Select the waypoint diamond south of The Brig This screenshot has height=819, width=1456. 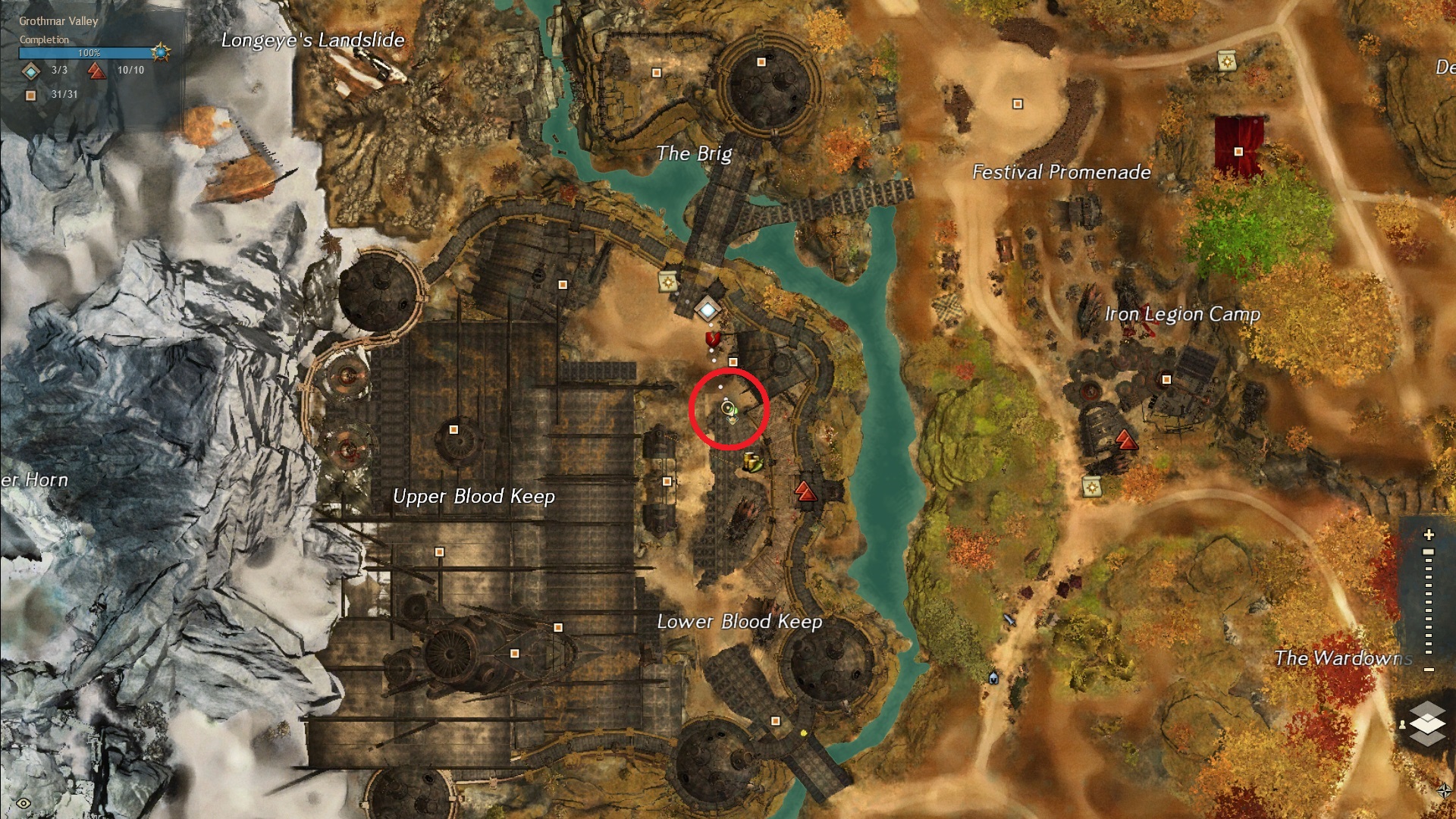pos(708,309)
